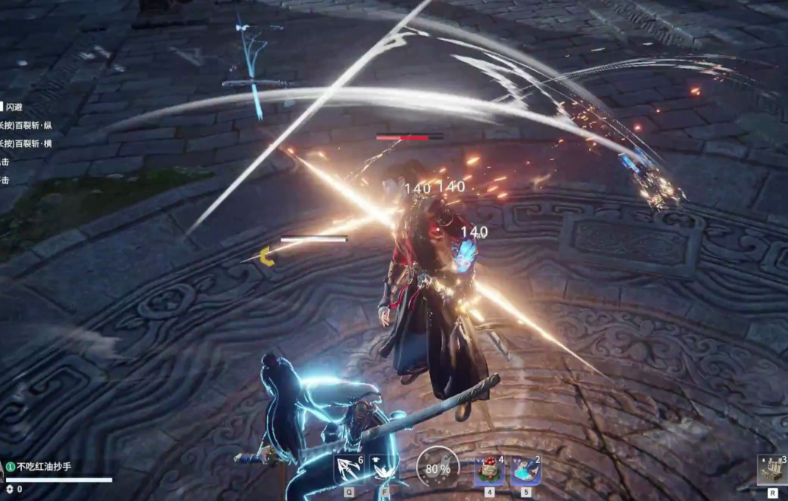The image size is (788, 501).
Task: Use the R slot item with 3 count
Action: (x=771, y=468)
